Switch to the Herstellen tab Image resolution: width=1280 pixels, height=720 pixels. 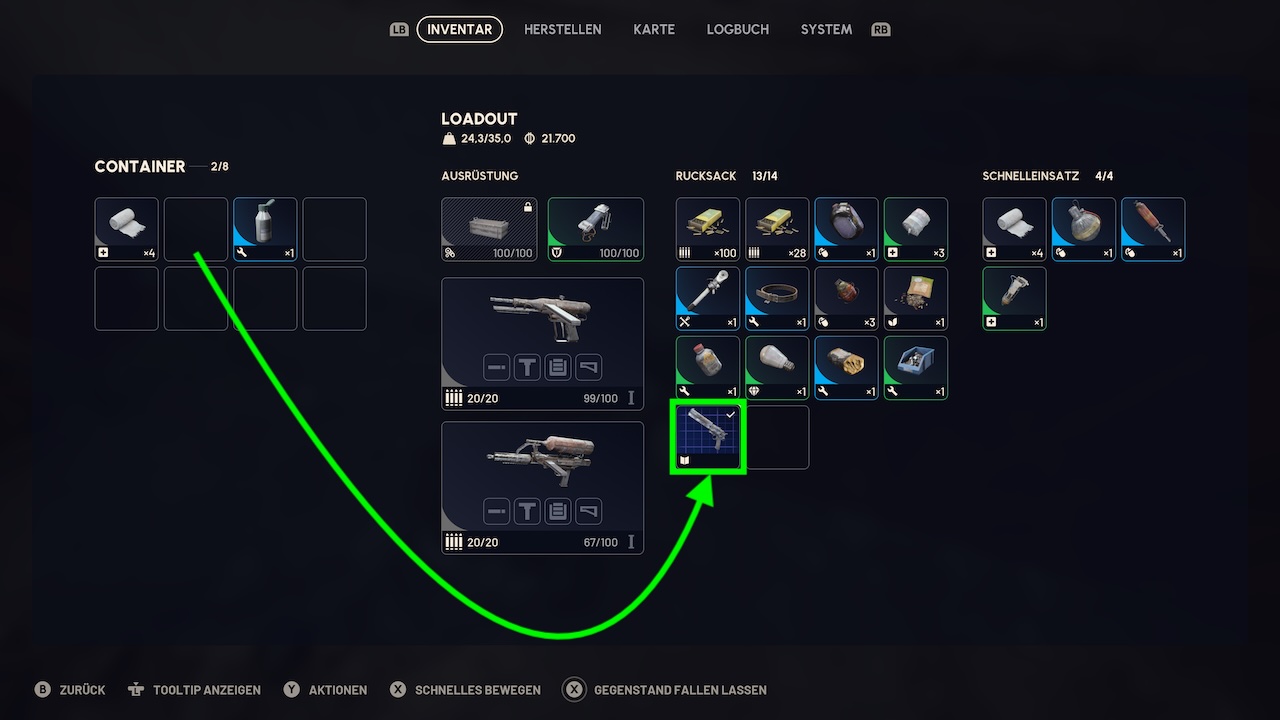562,30
